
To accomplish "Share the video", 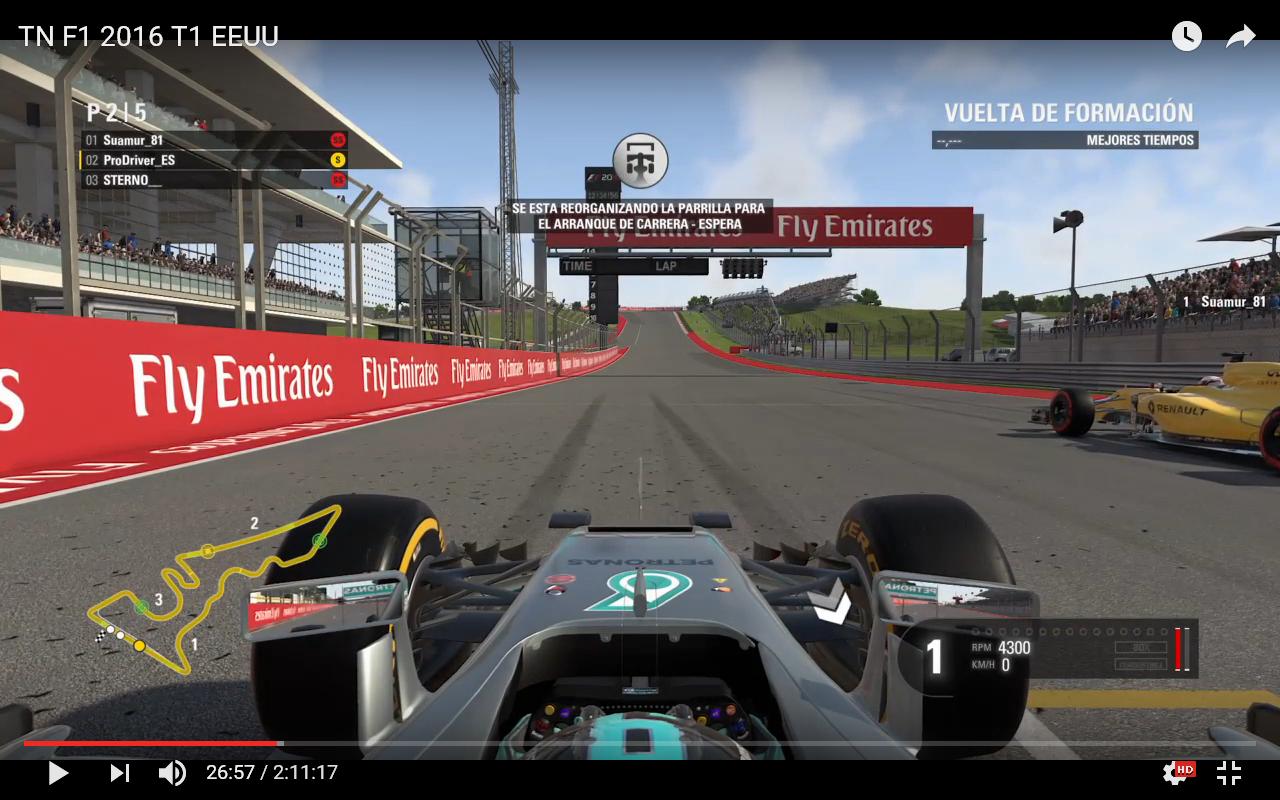I will (x=1241, y=37).
